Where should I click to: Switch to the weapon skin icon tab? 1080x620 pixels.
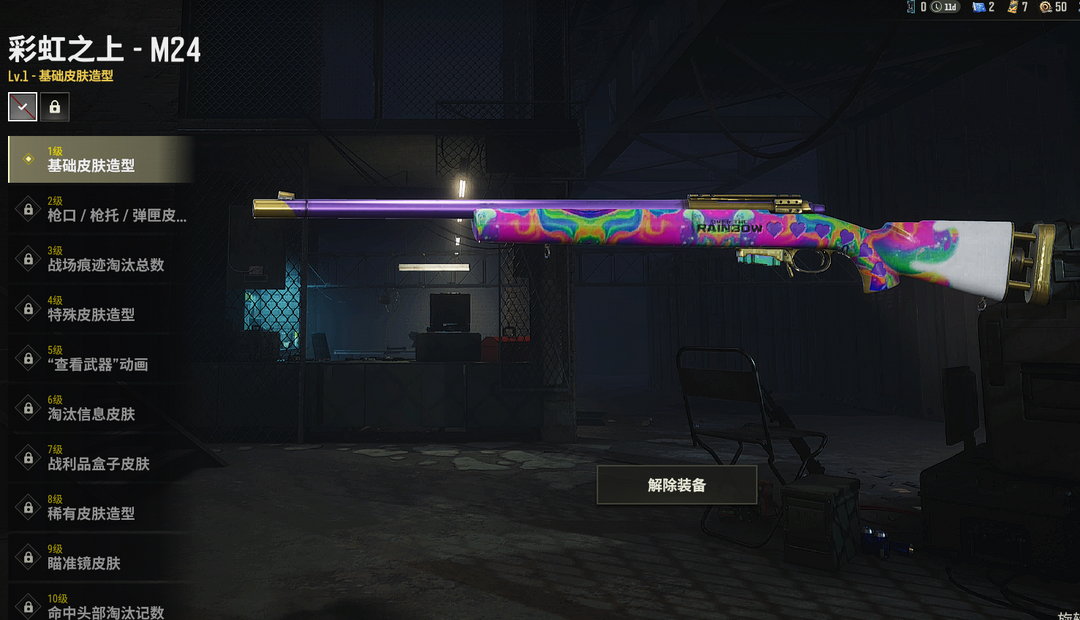click(x=23, y=107)
